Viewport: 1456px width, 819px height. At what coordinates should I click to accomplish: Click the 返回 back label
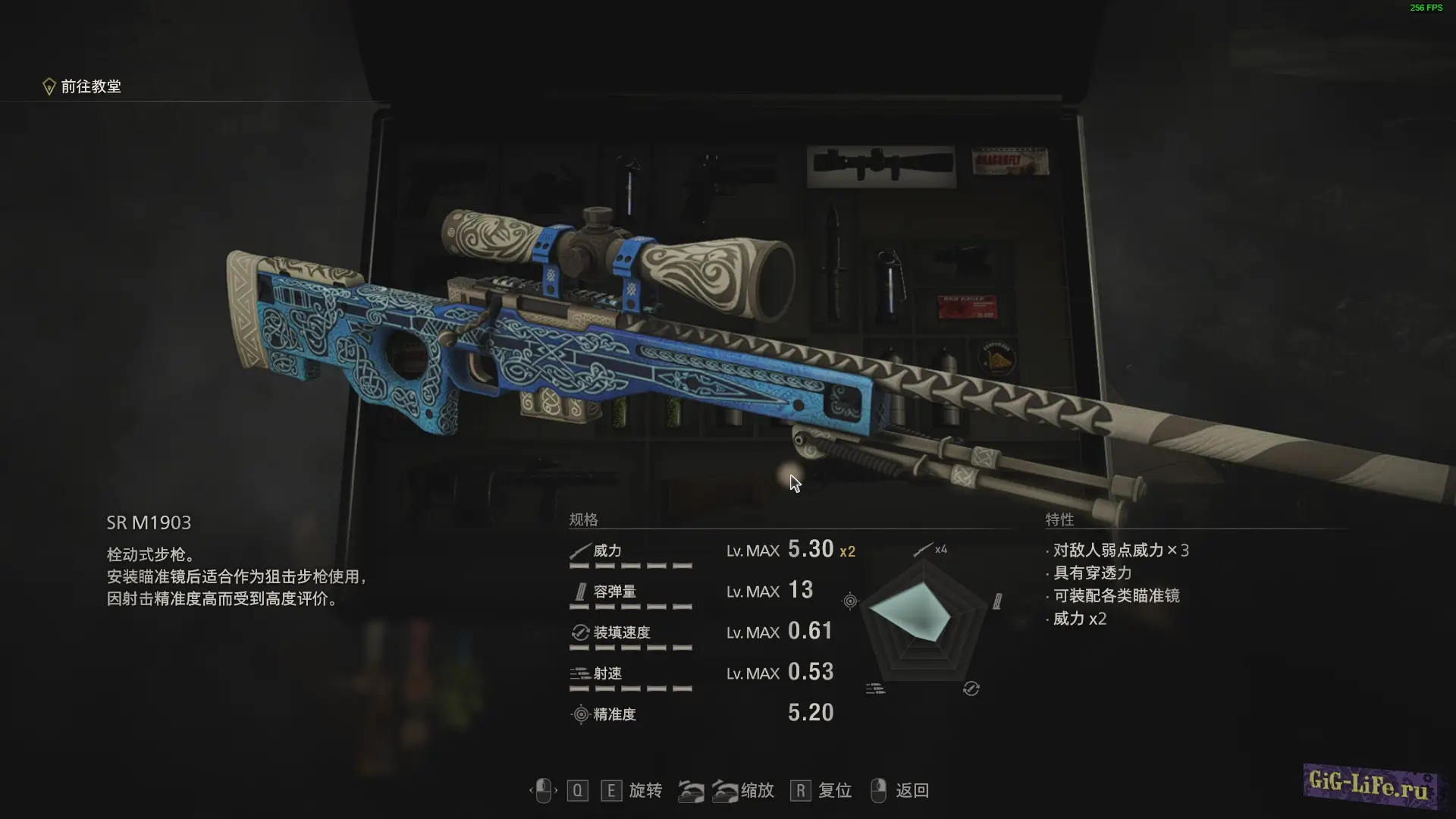pos(912,791)
